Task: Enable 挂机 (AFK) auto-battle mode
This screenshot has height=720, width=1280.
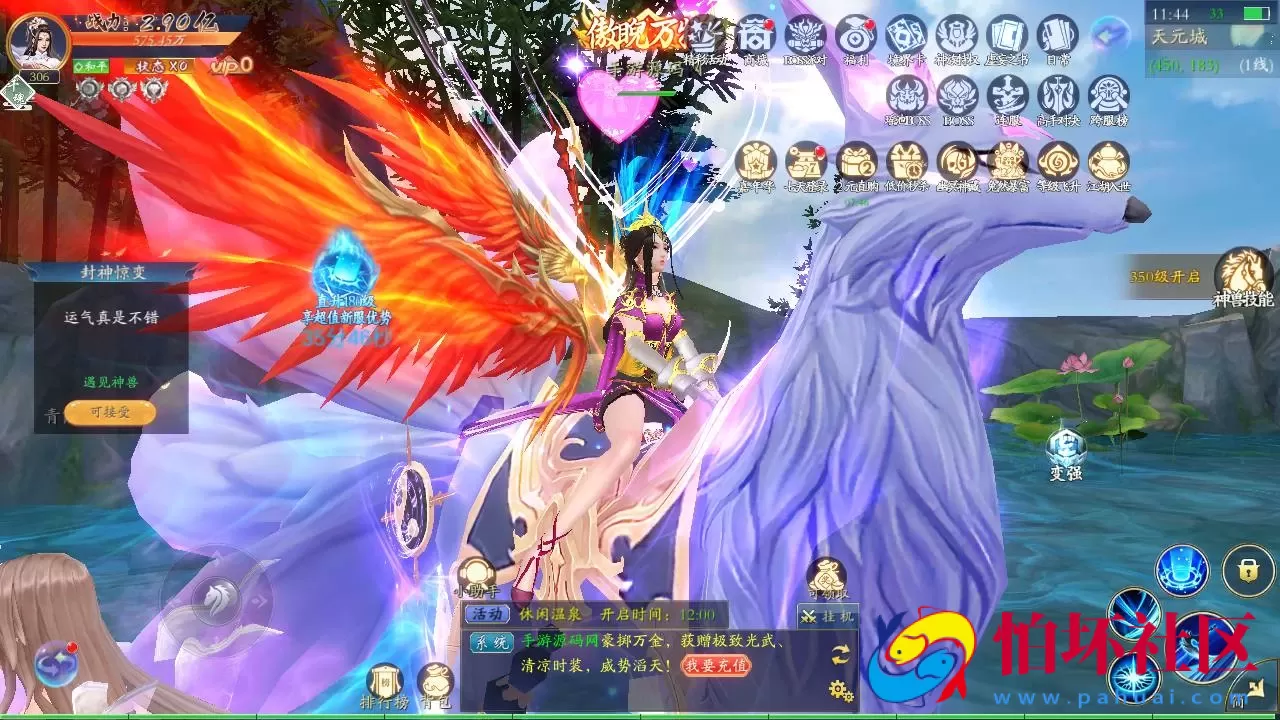Action: pyautogui.click(x=829, y=614)
